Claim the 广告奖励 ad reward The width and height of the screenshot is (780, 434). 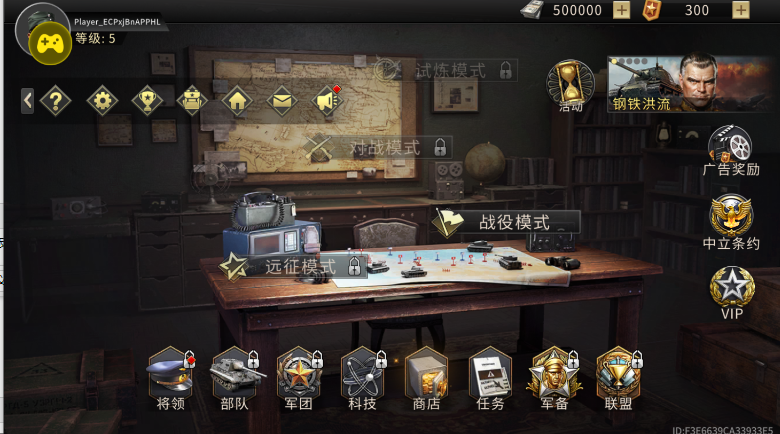(x=730, y=150)
